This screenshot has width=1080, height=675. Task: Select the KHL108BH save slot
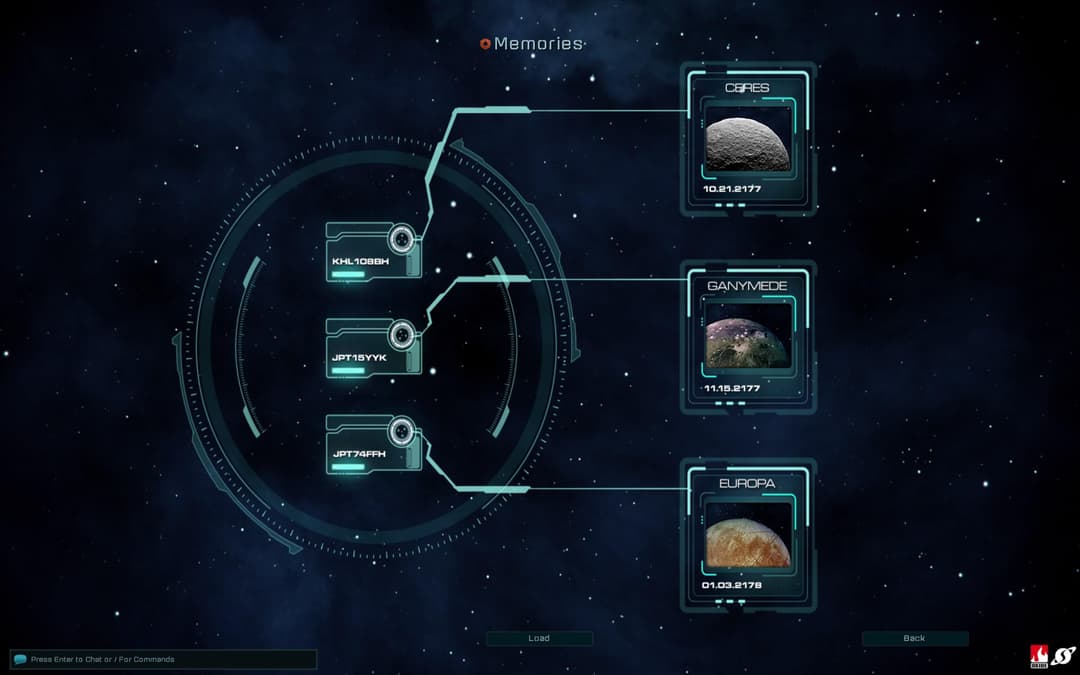click(x=373, y=251)
